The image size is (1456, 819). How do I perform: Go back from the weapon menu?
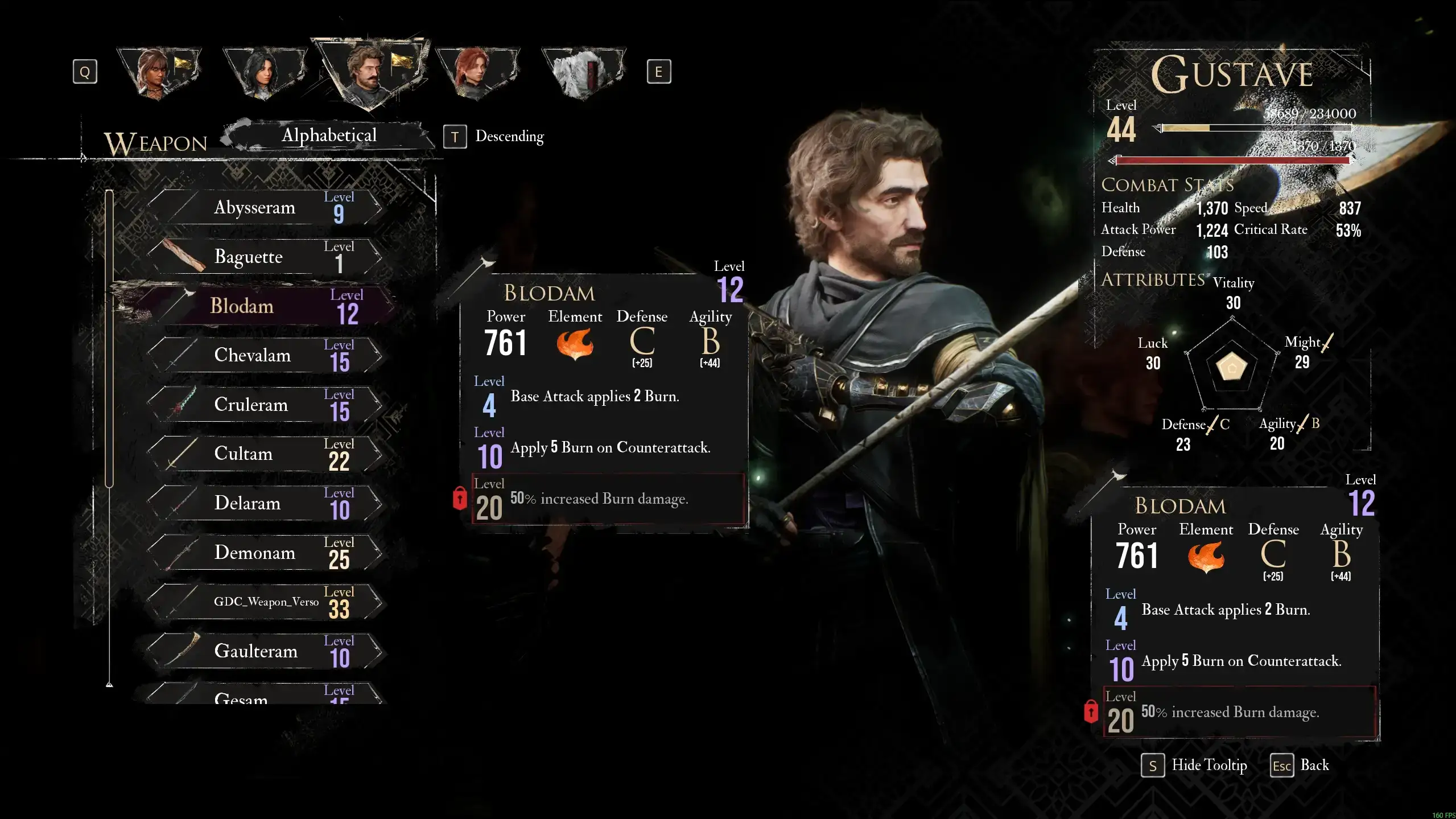[x=1300, y=766]
